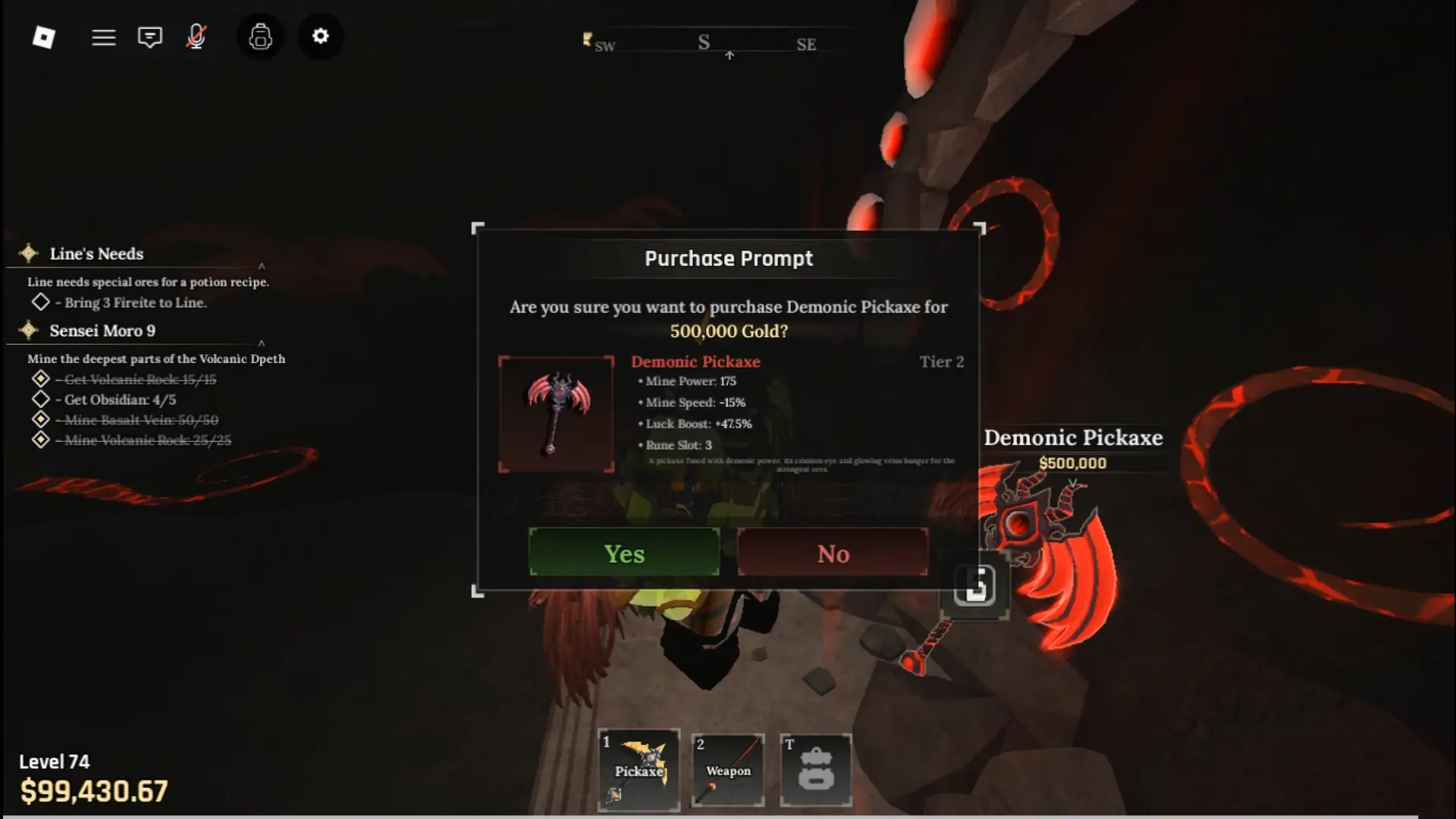Click the Demonic Pickaxe image in the purchase prompt

[557, 413]
